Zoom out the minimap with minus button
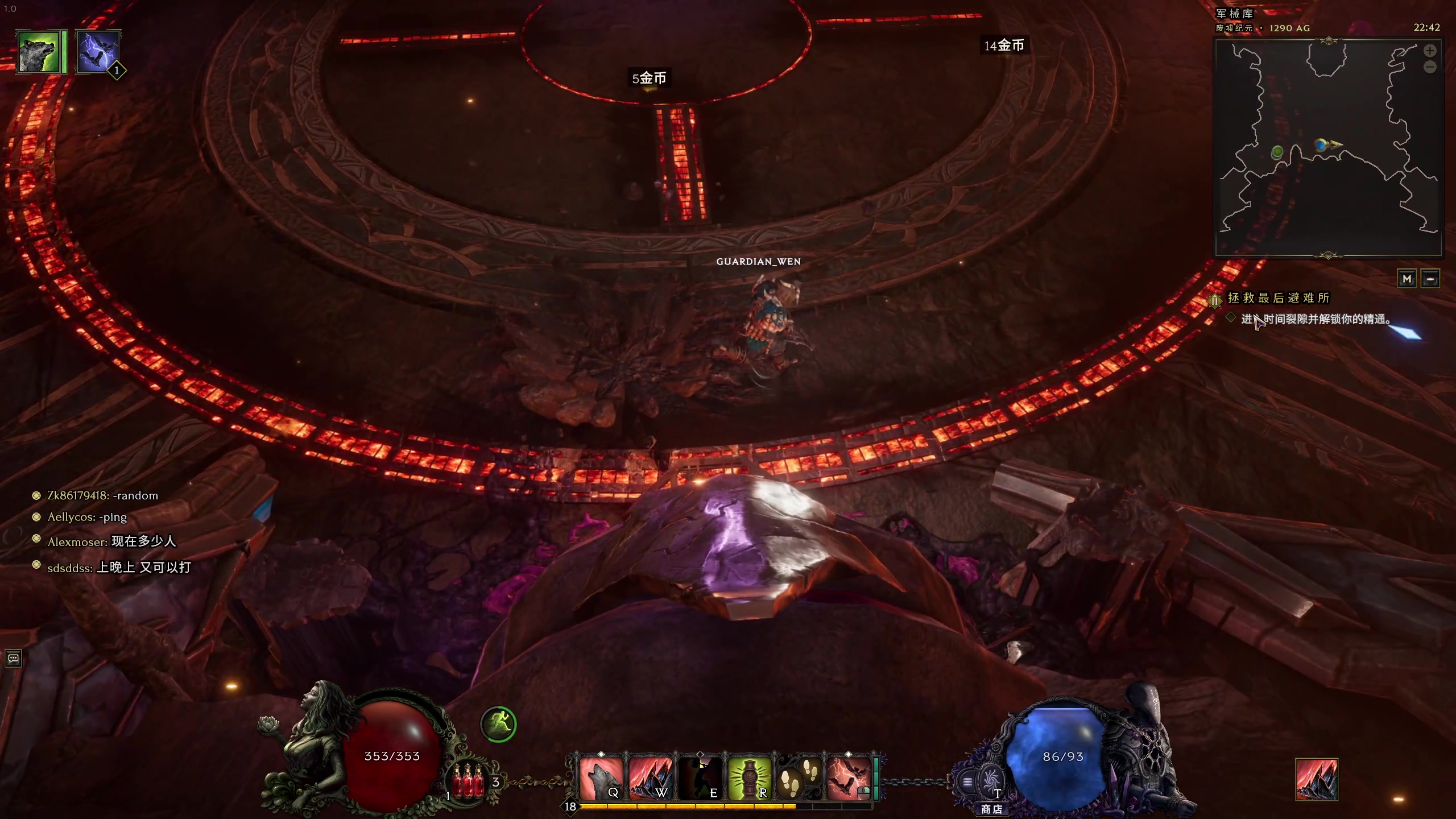 point(1430,67)
